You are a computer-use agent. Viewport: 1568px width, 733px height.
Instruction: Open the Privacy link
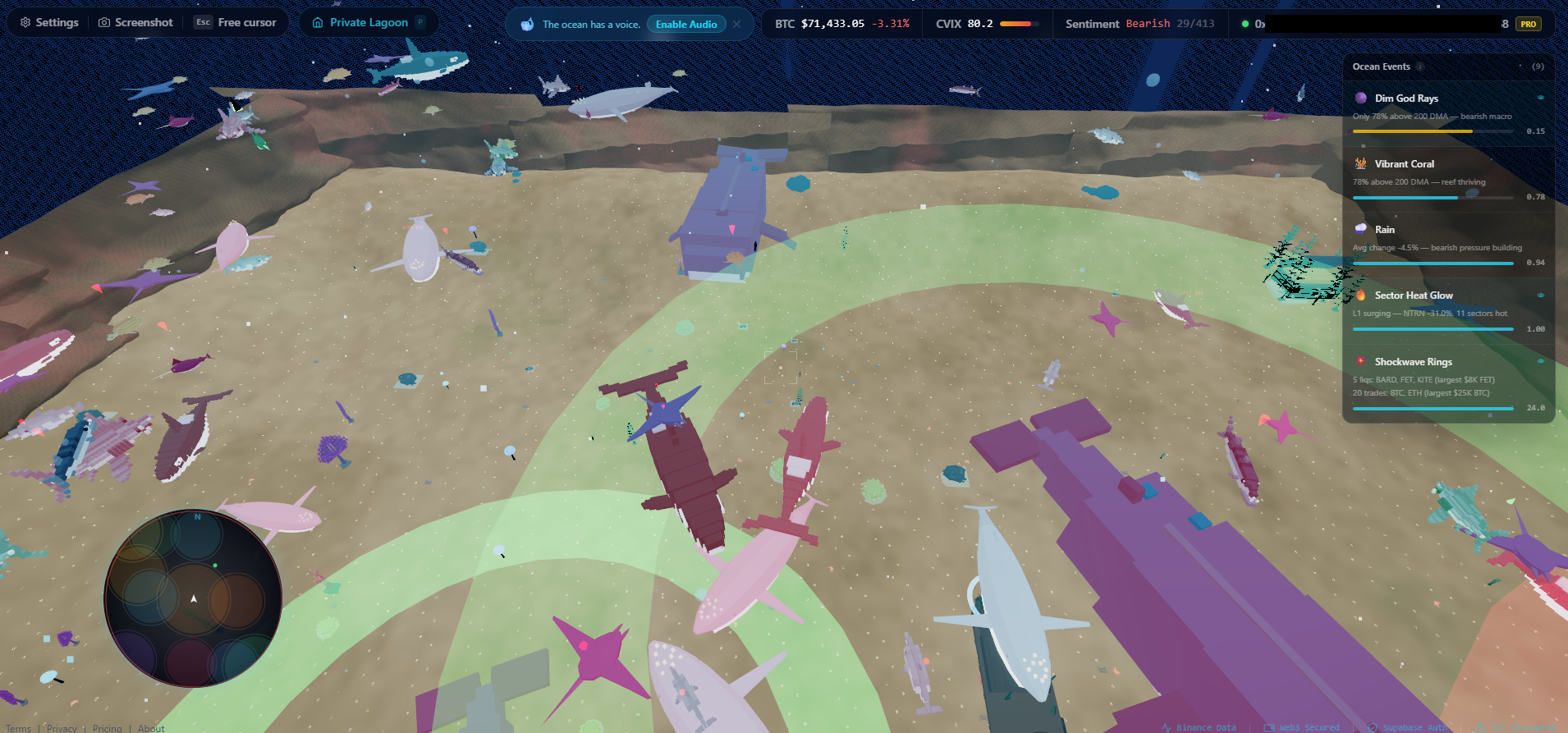(x=62, y=728)
